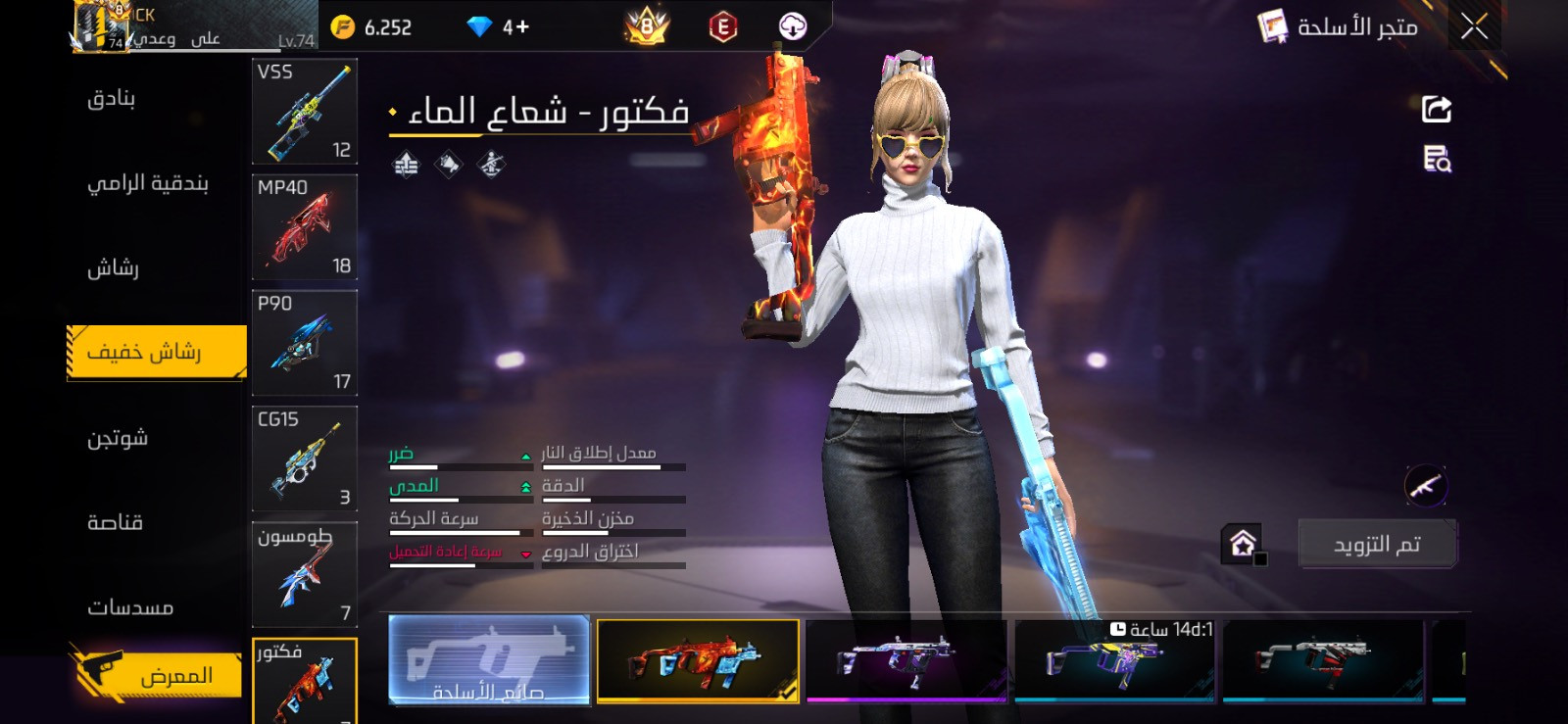Select the circular rifle display icon on the right

pos(1426,484)
